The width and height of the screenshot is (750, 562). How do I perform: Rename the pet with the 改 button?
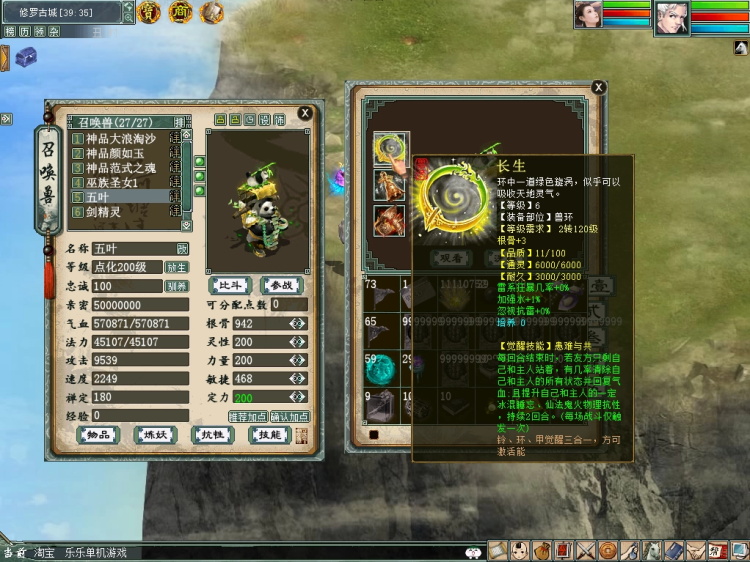183,248
